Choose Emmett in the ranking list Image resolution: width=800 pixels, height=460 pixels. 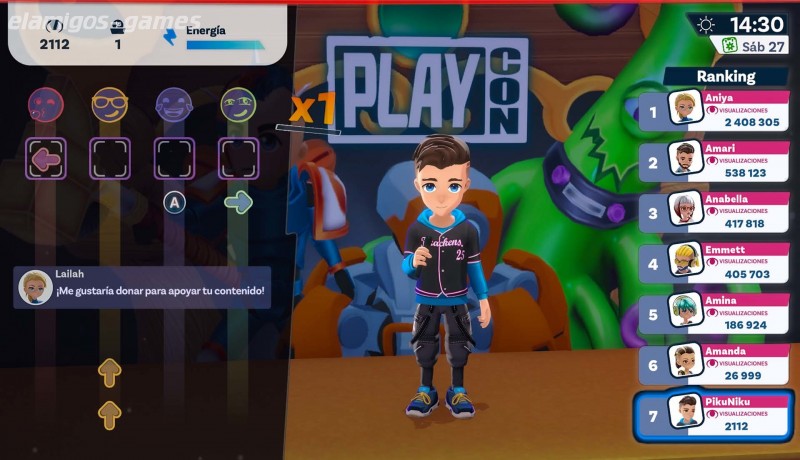714,263
